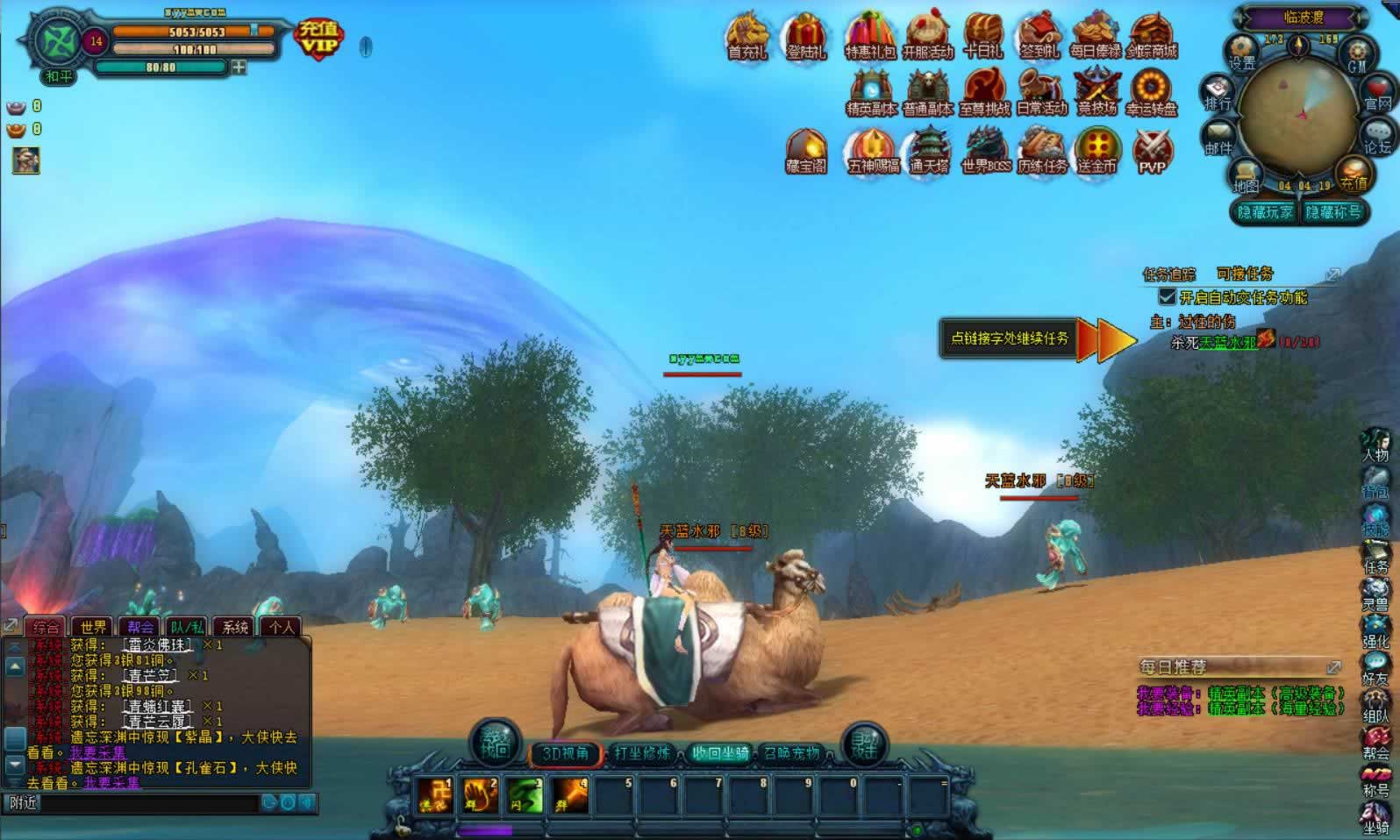Open the 藏宝阁 treasure pavilion
1400x840 pixels.
click(806, 151)
